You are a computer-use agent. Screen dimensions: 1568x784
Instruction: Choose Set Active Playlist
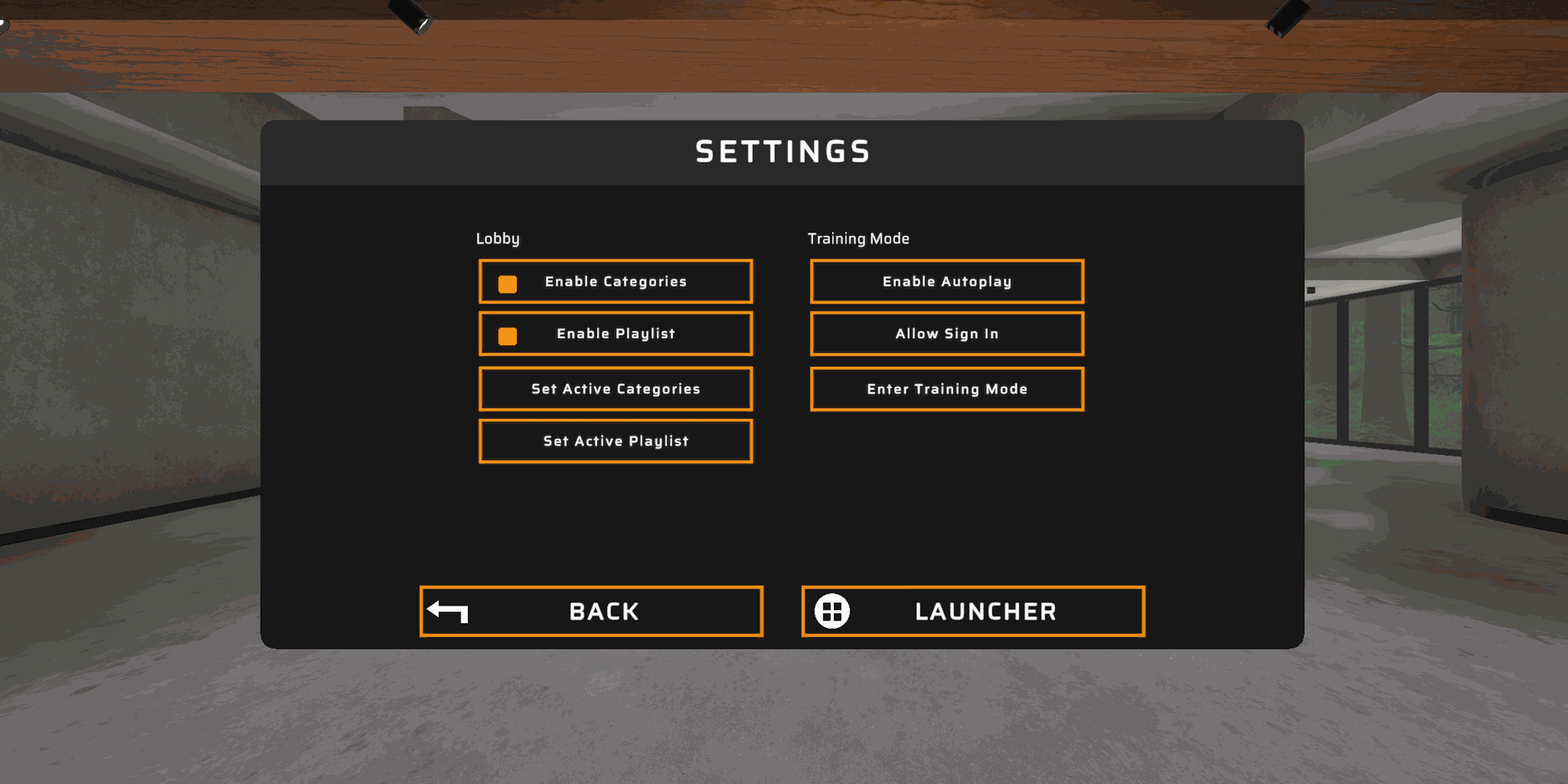(615, 442)
